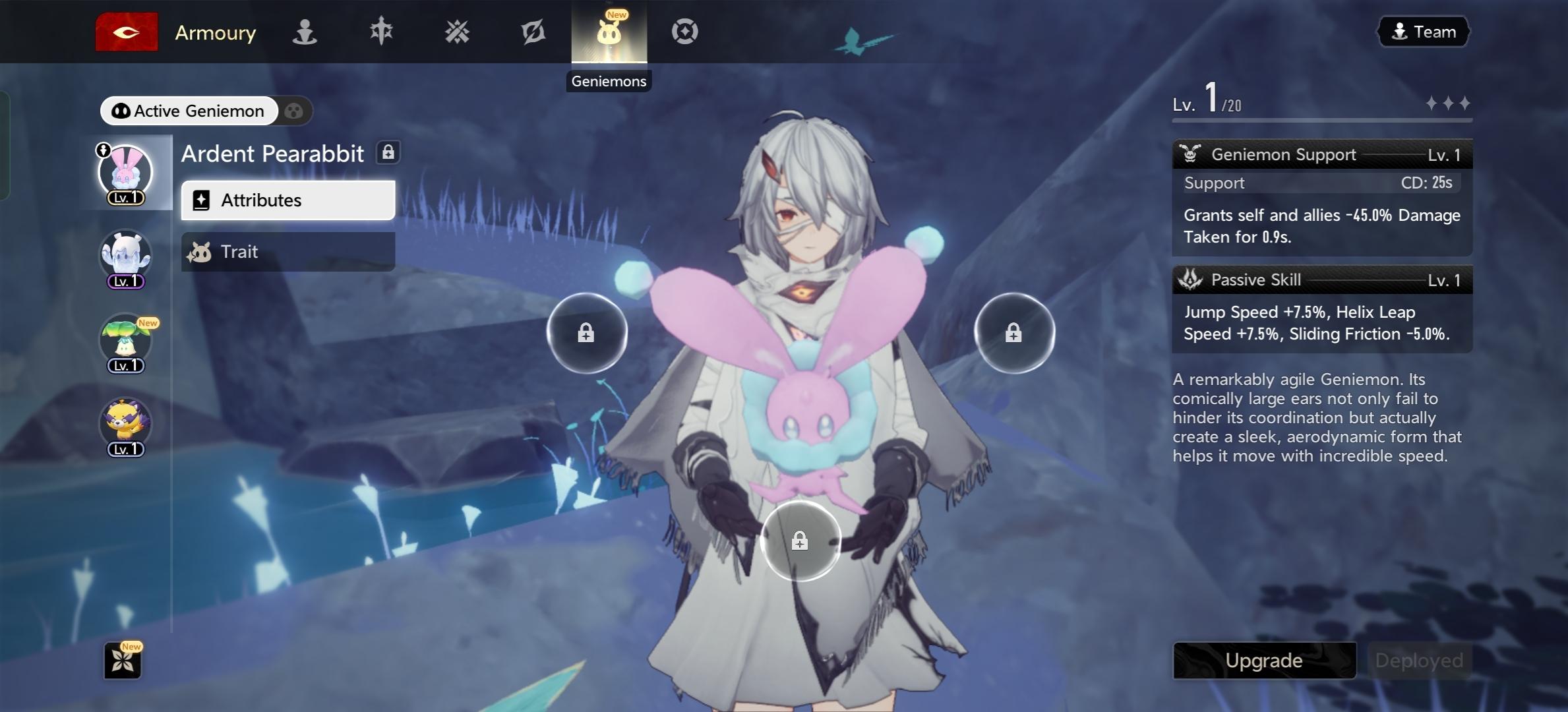This screenshot has height=712, width=1568.
Task: Show the Attributes panel
Action: pyautogui.click(x=288, y=200)
